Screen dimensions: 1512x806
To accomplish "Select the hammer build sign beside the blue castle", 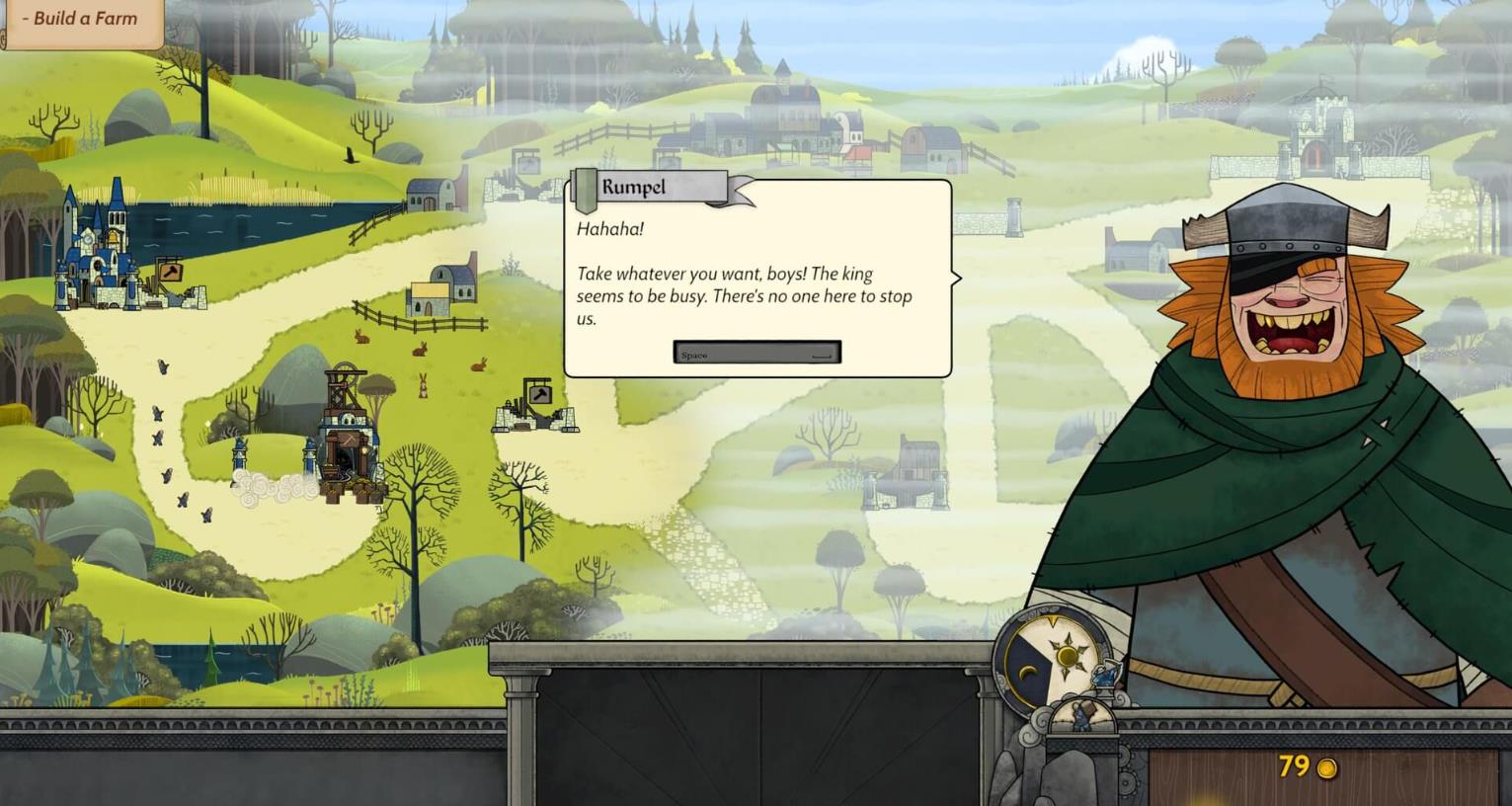I will 169,272.
